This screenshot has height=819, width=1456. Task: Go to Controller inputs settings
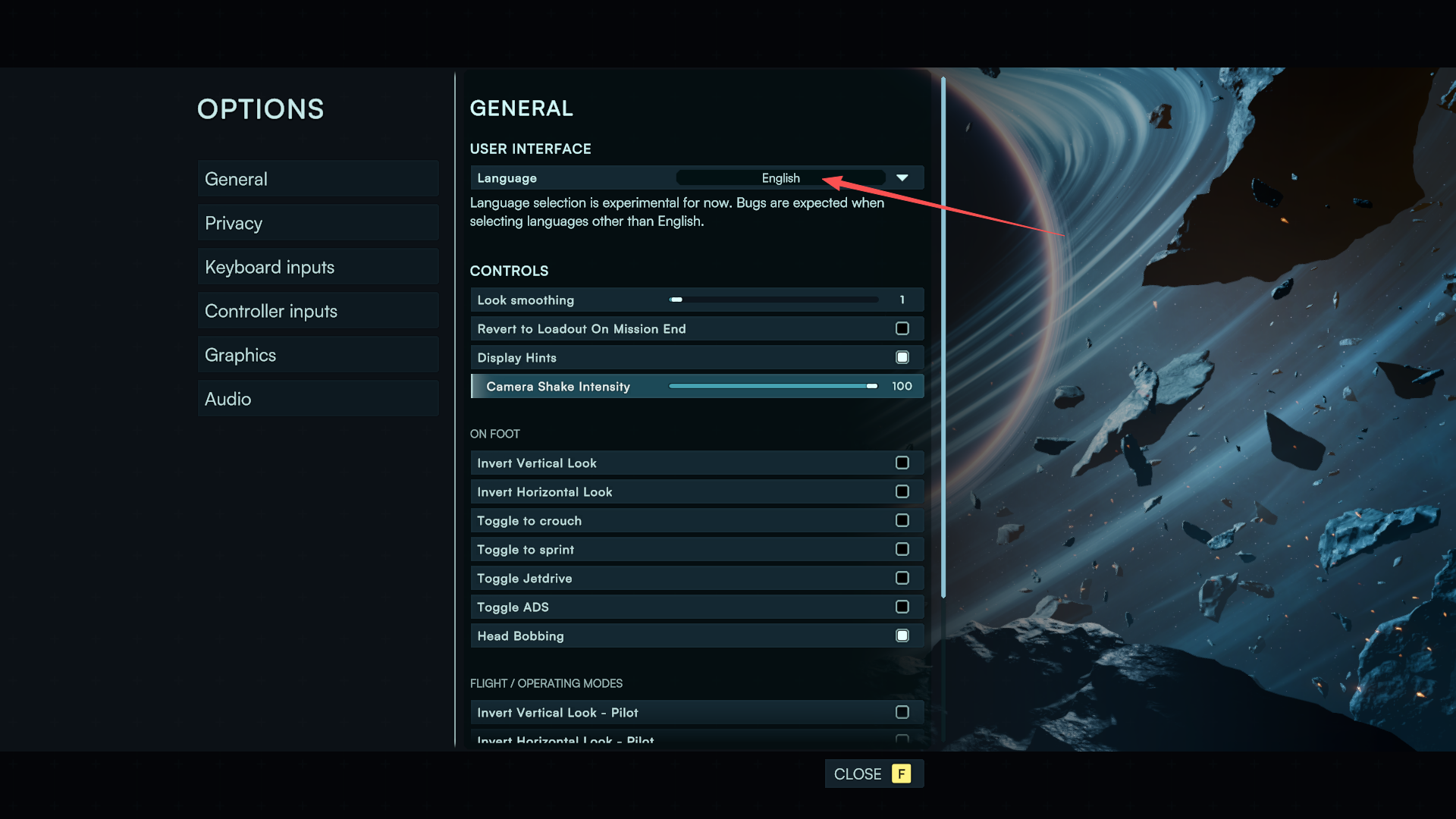317,311
